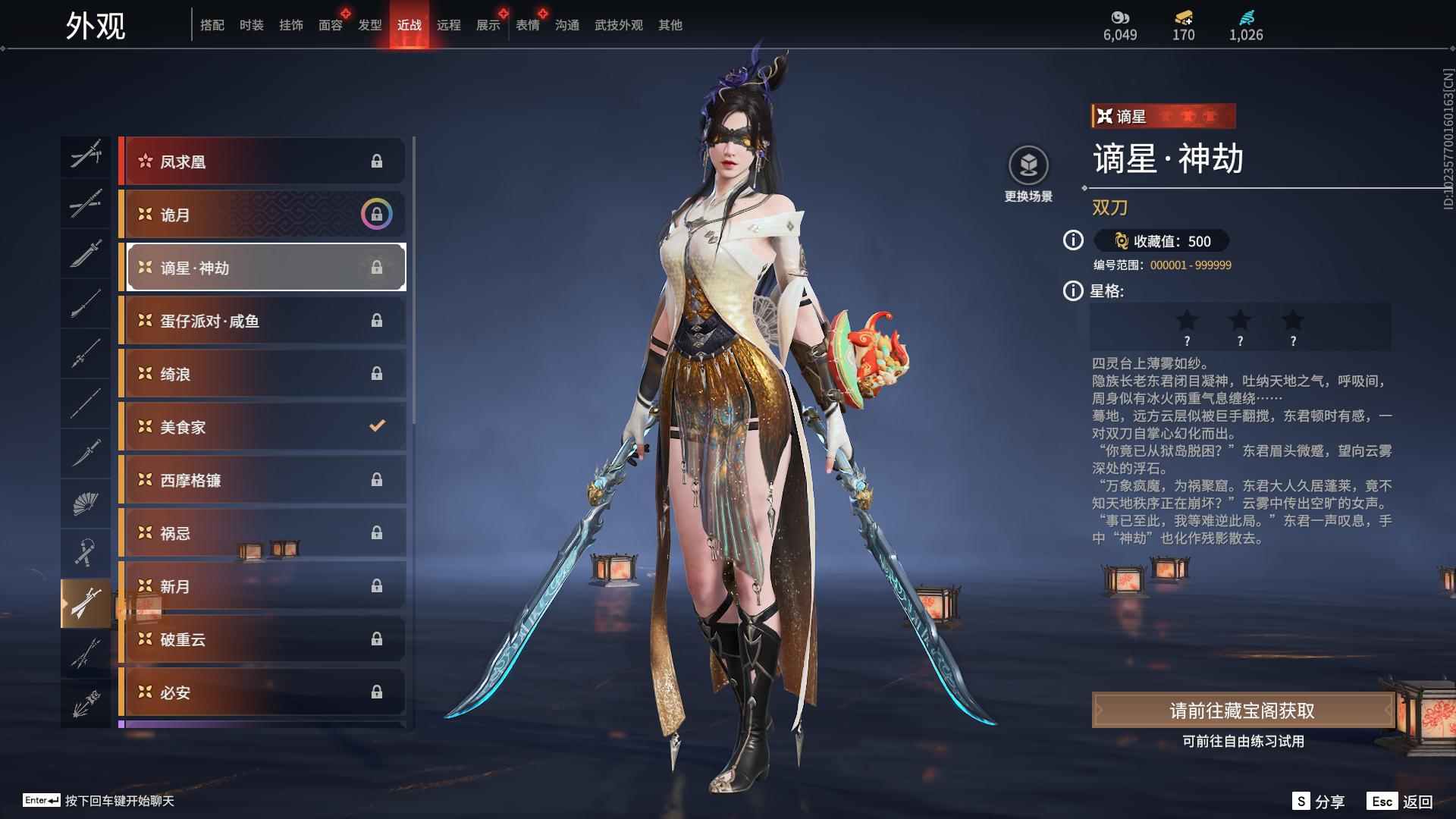
Task: Select the fan weapon icon in left sidebar
Action: (86, 503)
